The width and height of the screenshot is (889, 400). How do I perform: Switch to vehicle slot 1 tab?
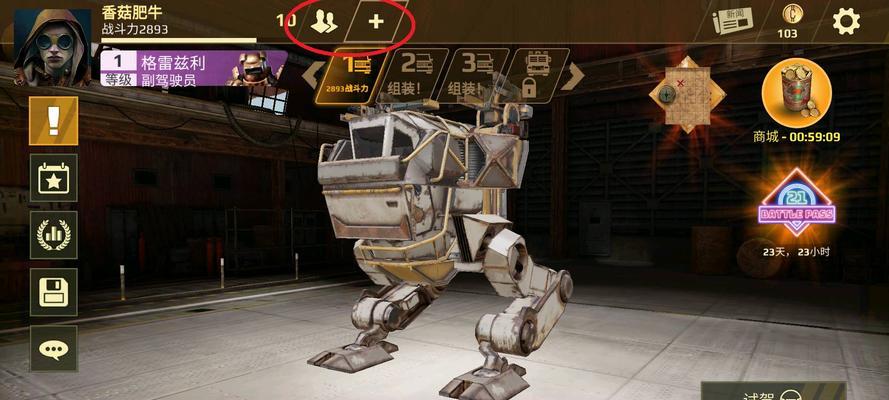tap(356, 73)
